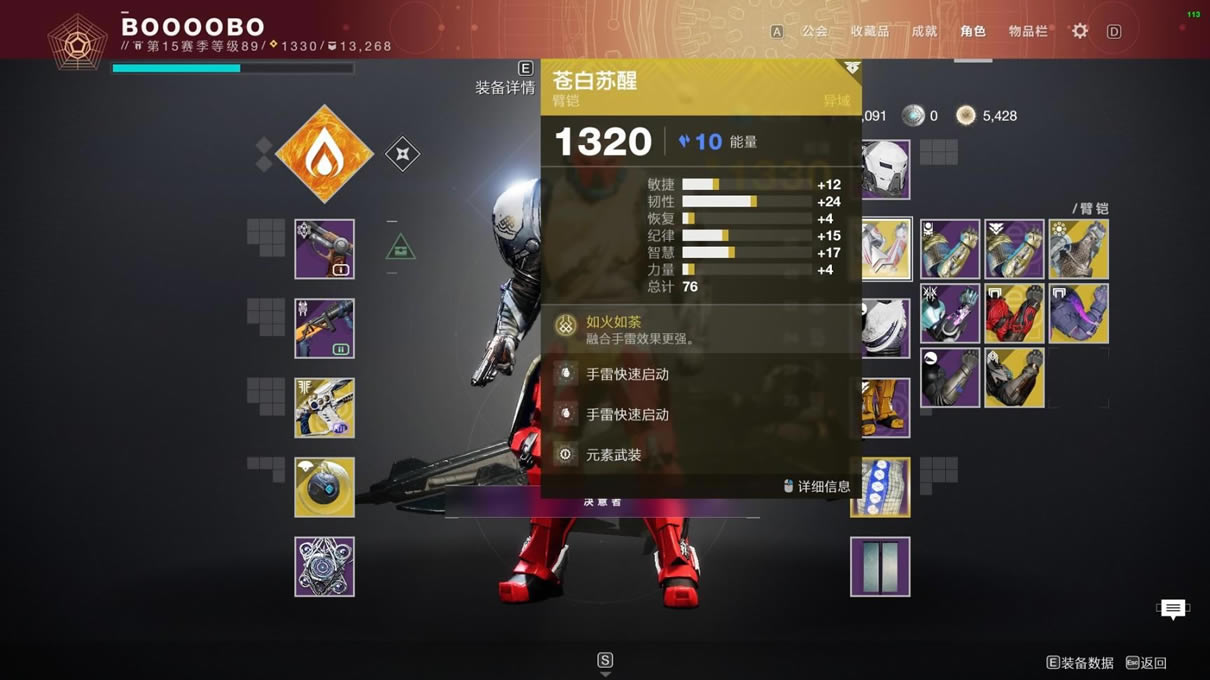1210x680 pixels.
Task: Select the small star diamond beside subclass
Action: (x=402, y=154)
